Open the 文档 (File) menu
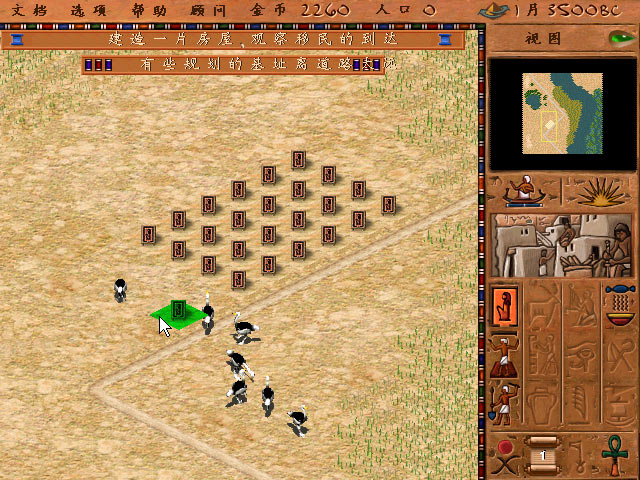Screen dimensions: 640x480 (27, 10)
